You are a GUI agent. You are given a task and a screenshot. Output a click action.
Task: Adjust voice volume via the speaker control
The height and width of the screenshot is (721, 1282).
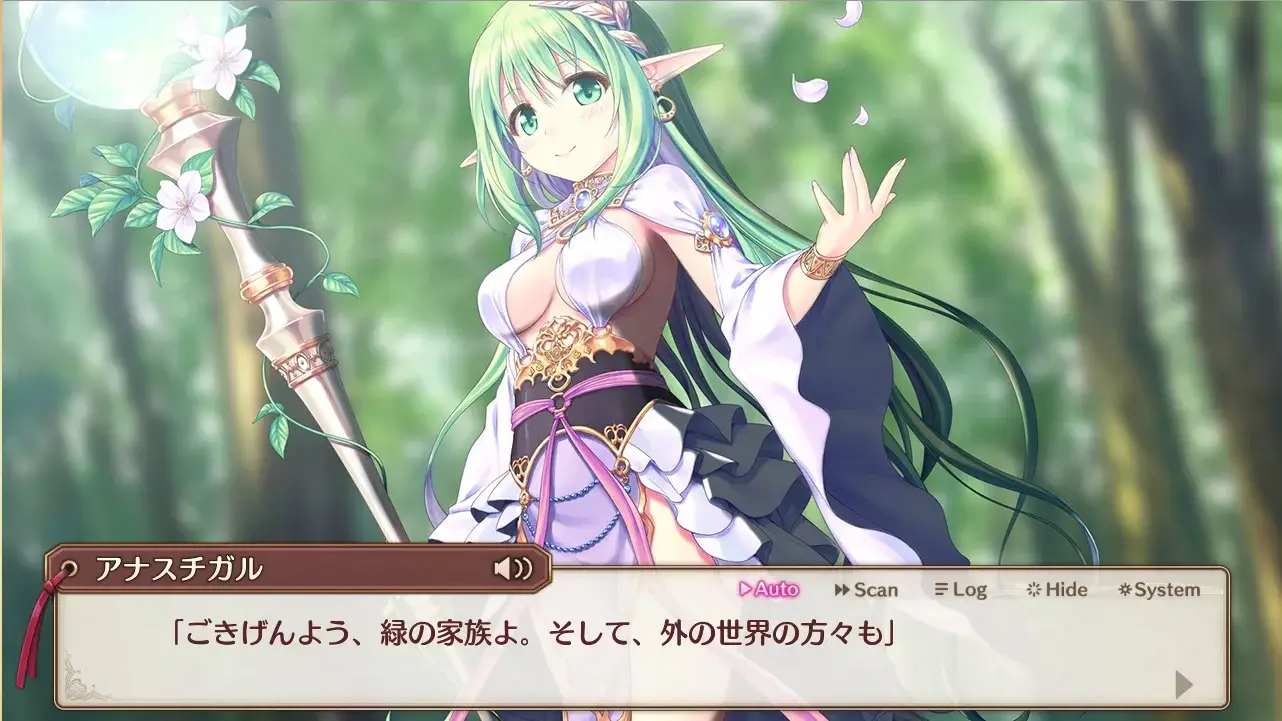pos(511,569)
